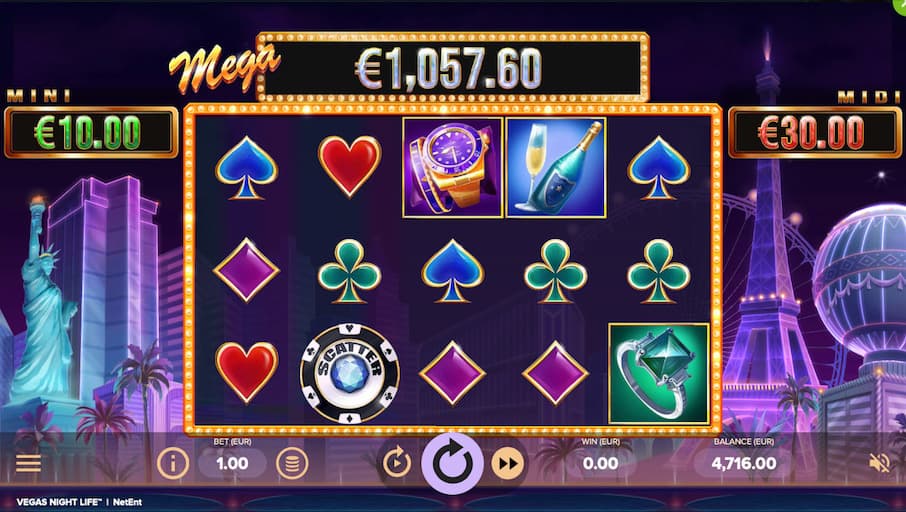Screen dimensions: 906x512
Task: Open the hamburger menu
Action: point(28,463)
